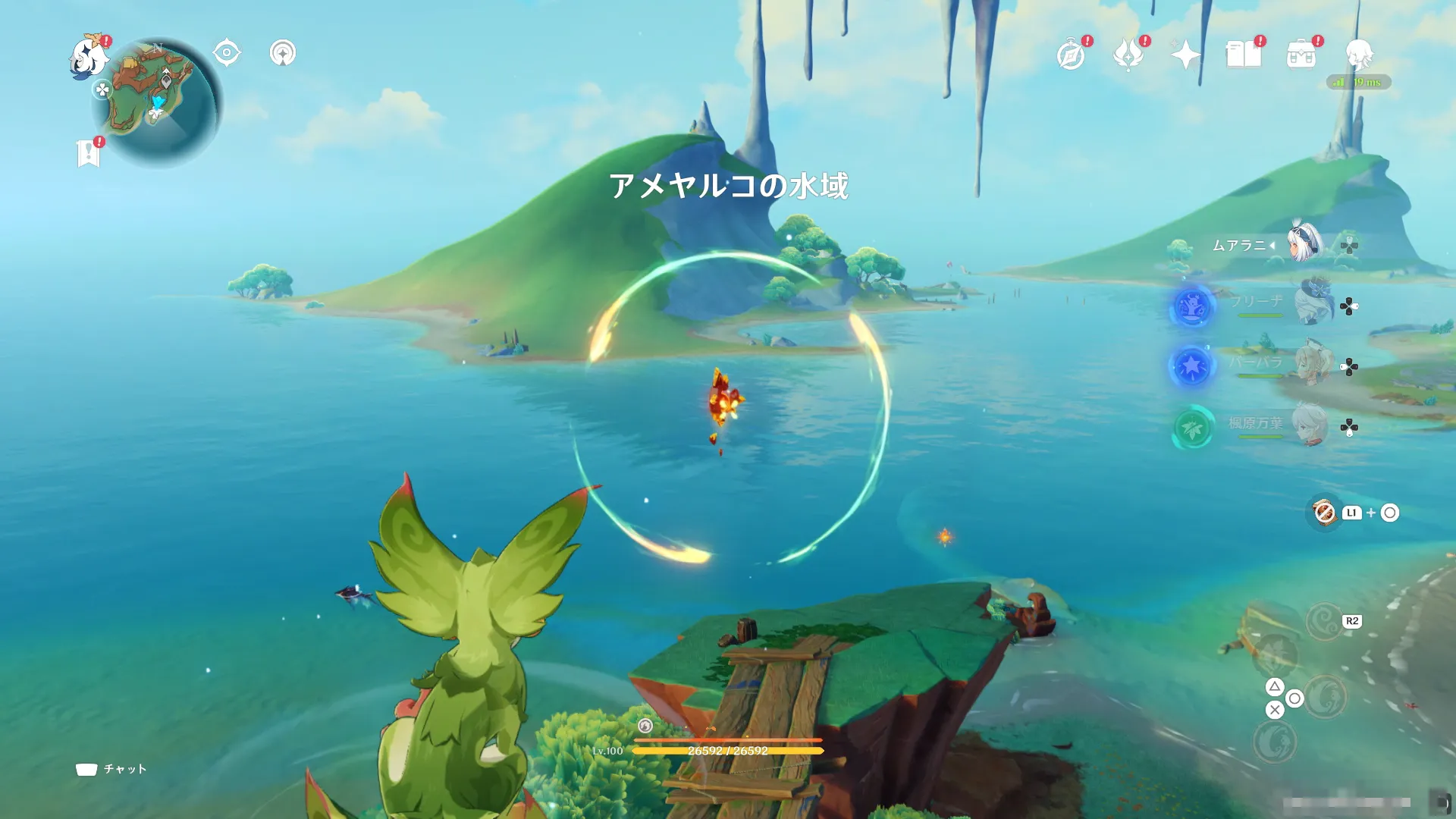The height and width of the screenshot is (819, 1456).
Task: Open the quest bookmark tracker icon
Action: [x=89, y=152]
